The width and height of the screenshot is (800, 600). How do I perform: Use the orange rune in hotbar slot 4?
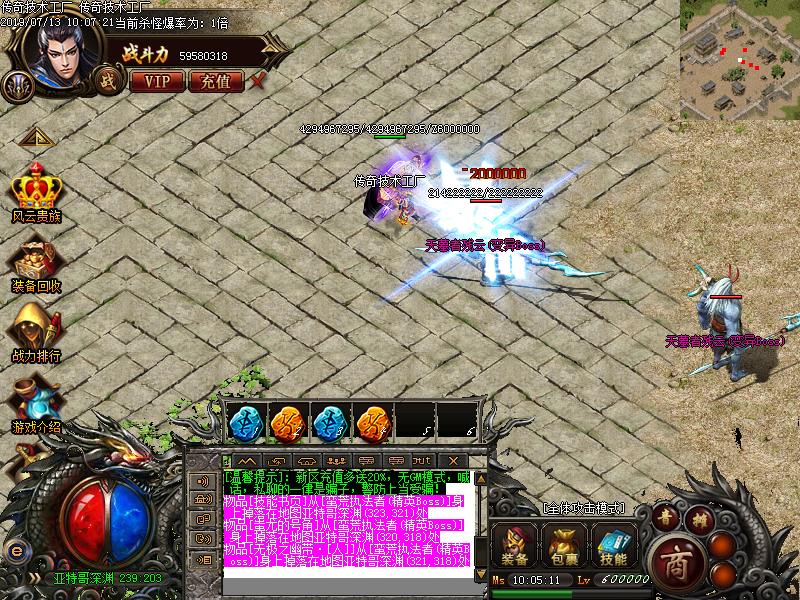[373, 423]
